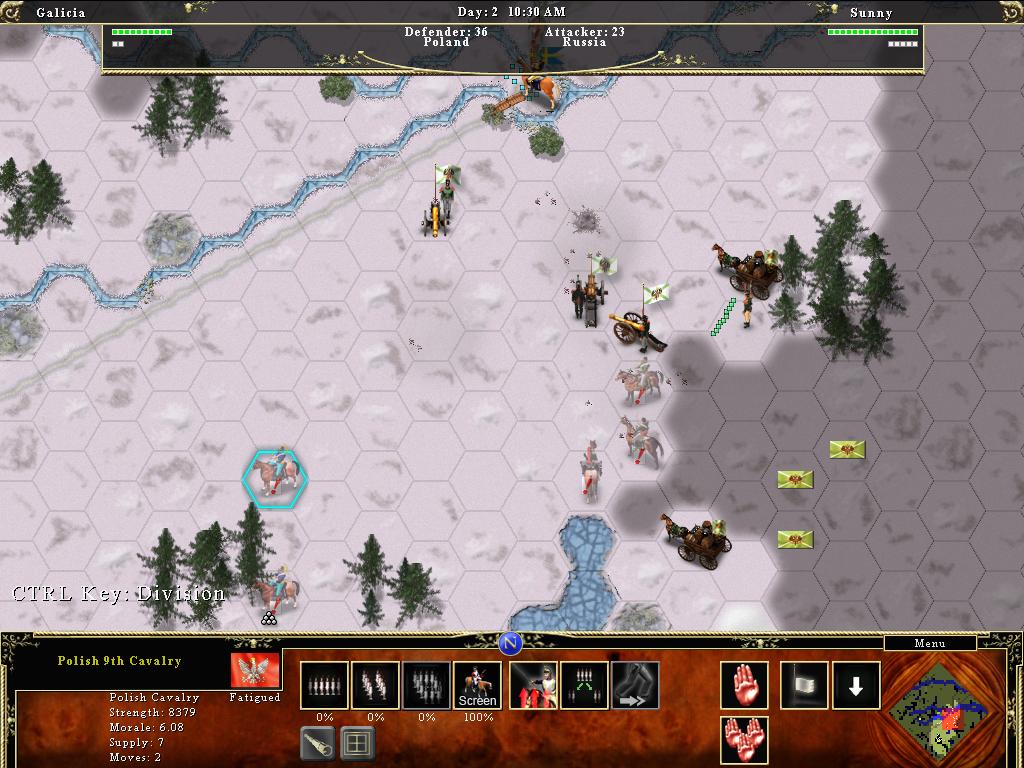
Task: Click the blue N compass button
Action: 511,643
